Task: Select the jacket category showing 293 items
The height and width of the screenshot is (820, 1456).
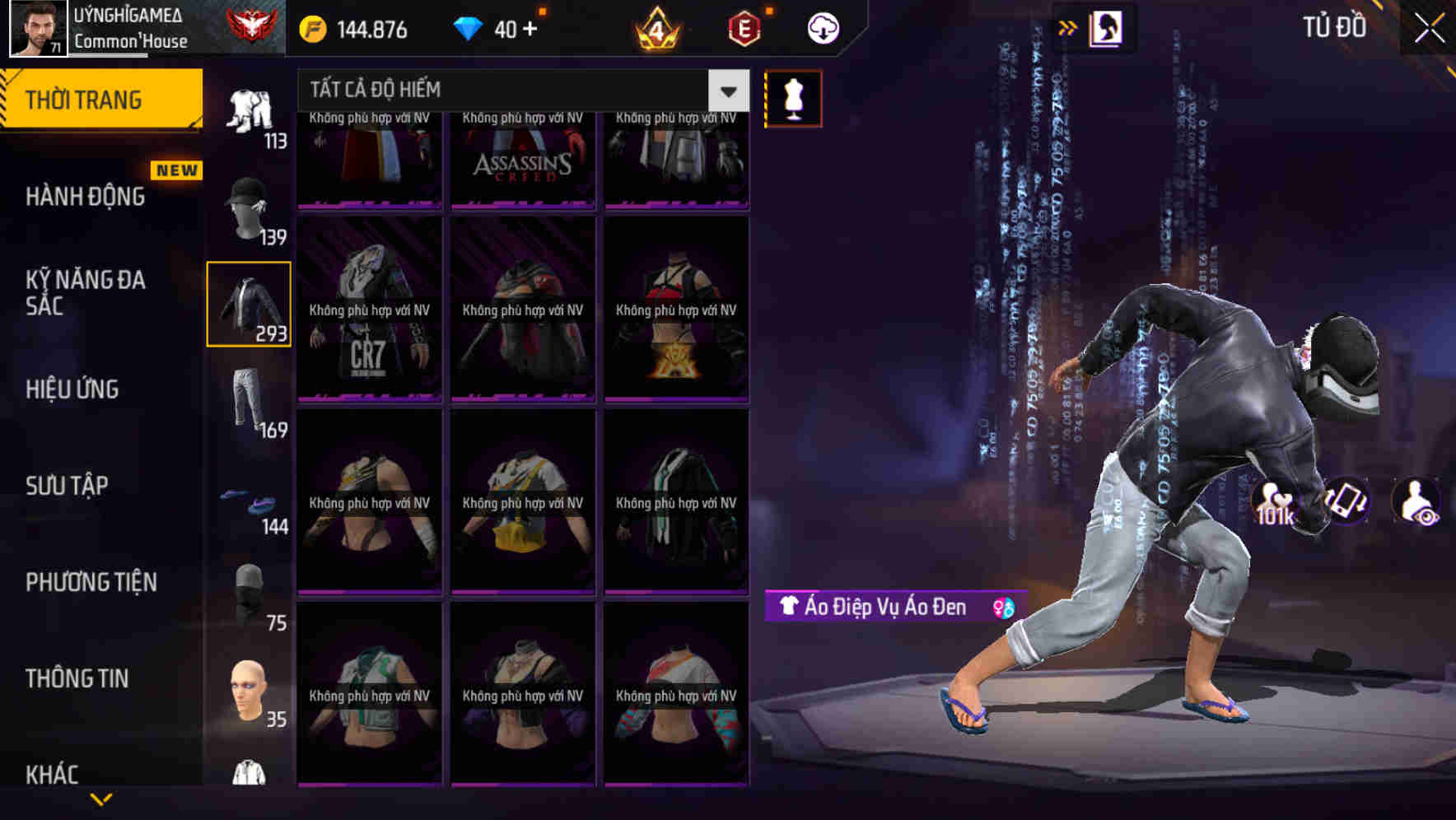Action: point(248,303)
